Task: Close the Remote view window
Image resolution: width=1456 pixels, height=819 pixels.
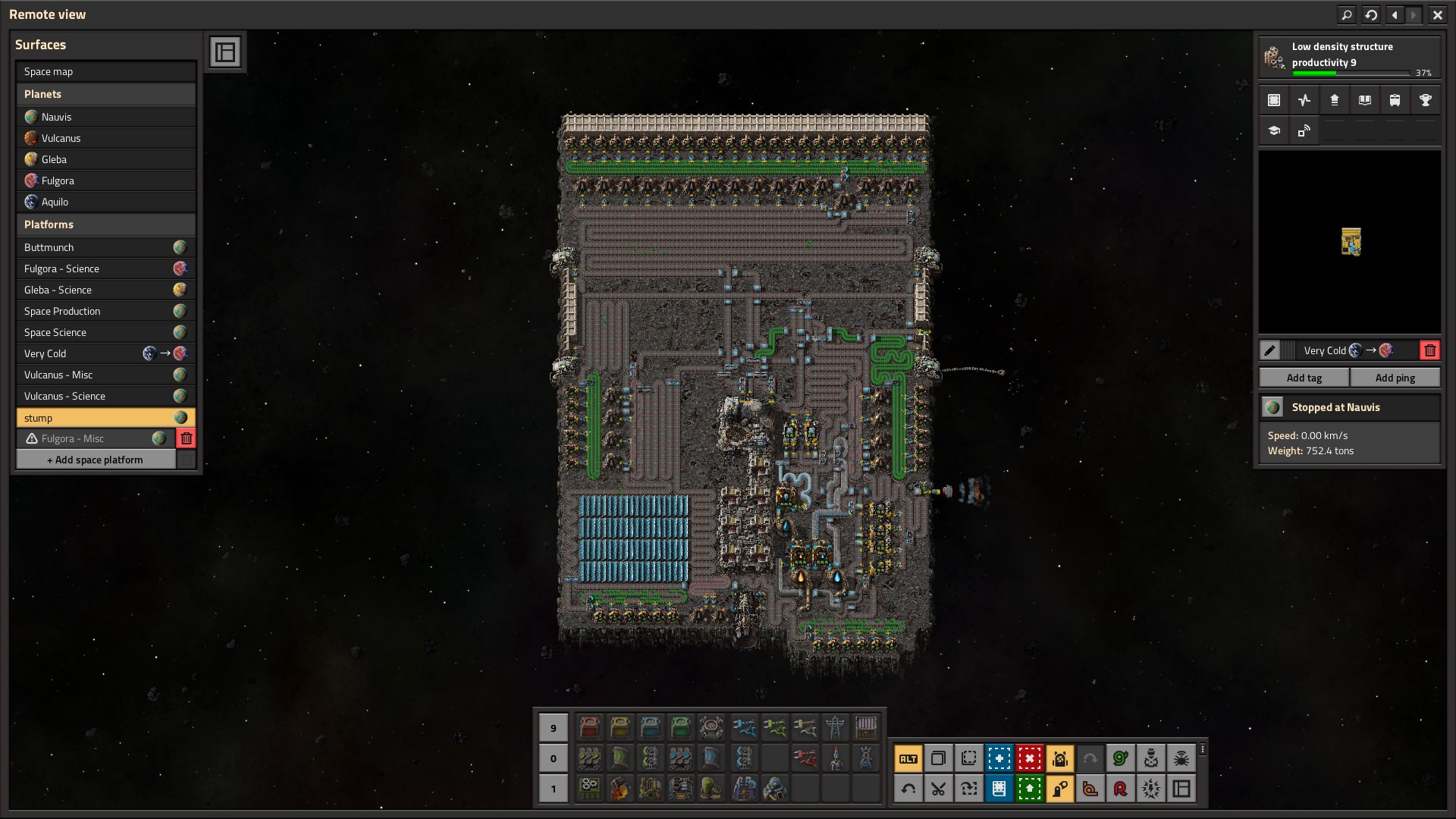Action: pos(1437,14)
